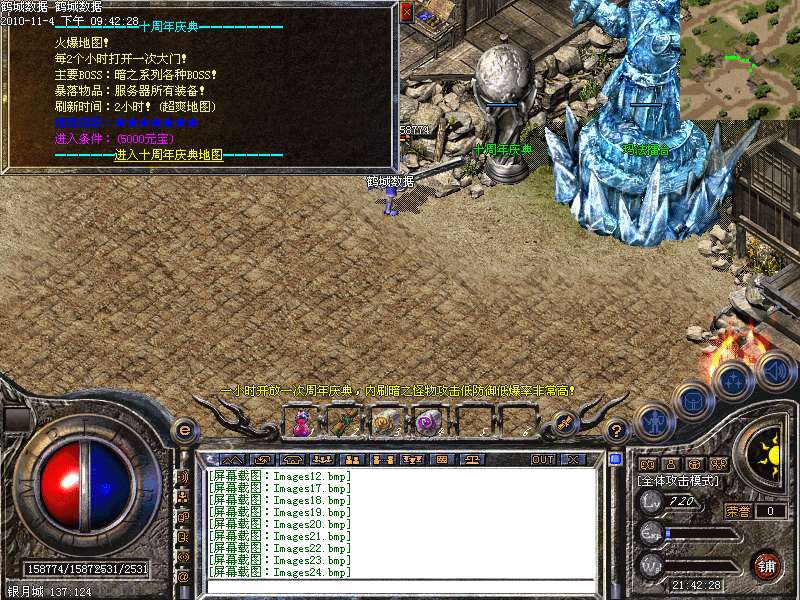Open the shop with the red 铺 button

(x=768, y=565)
